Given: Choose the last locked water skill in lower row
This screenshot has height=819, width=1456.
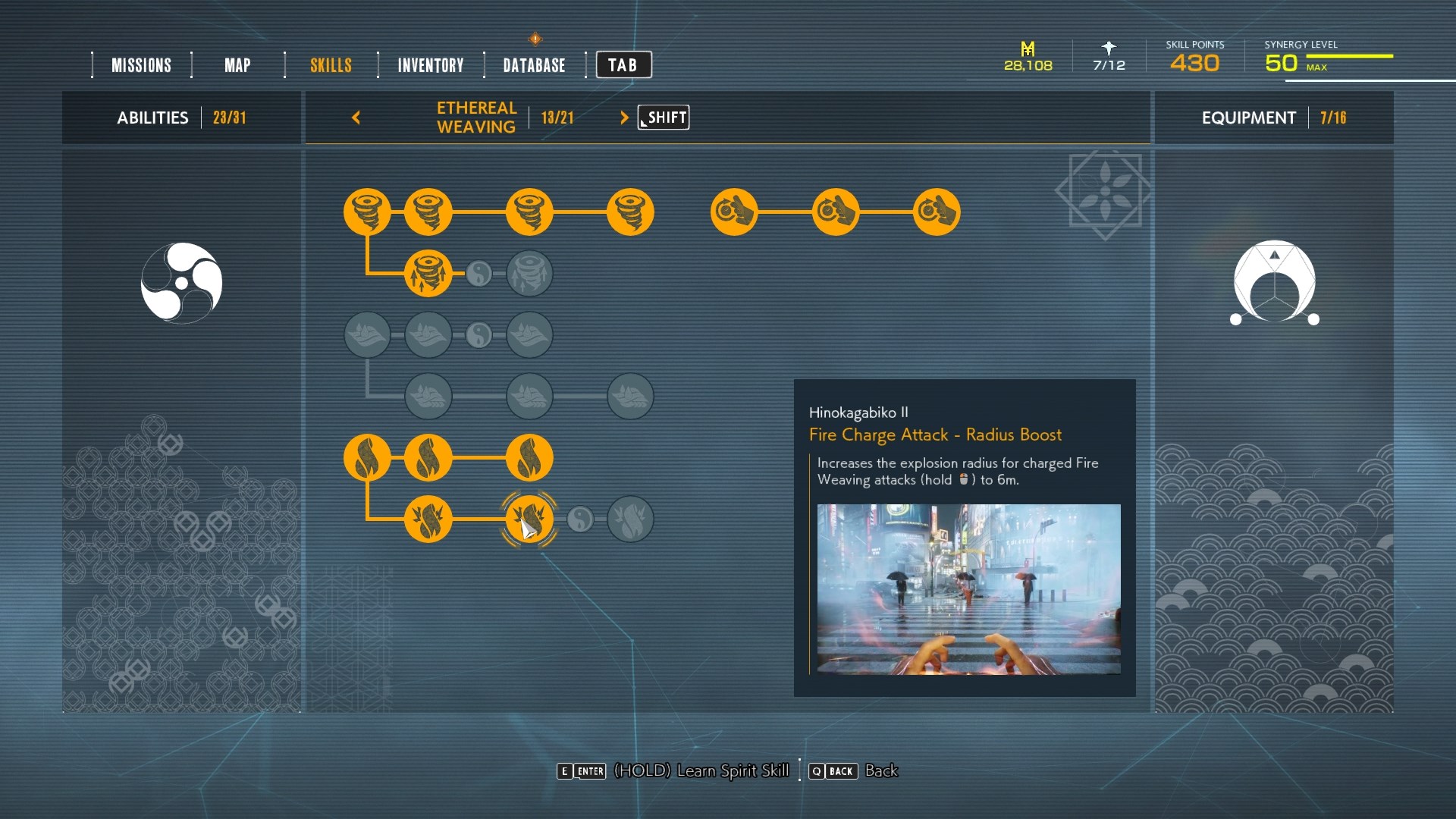Looking at the screenshot, I should [630, 396].
